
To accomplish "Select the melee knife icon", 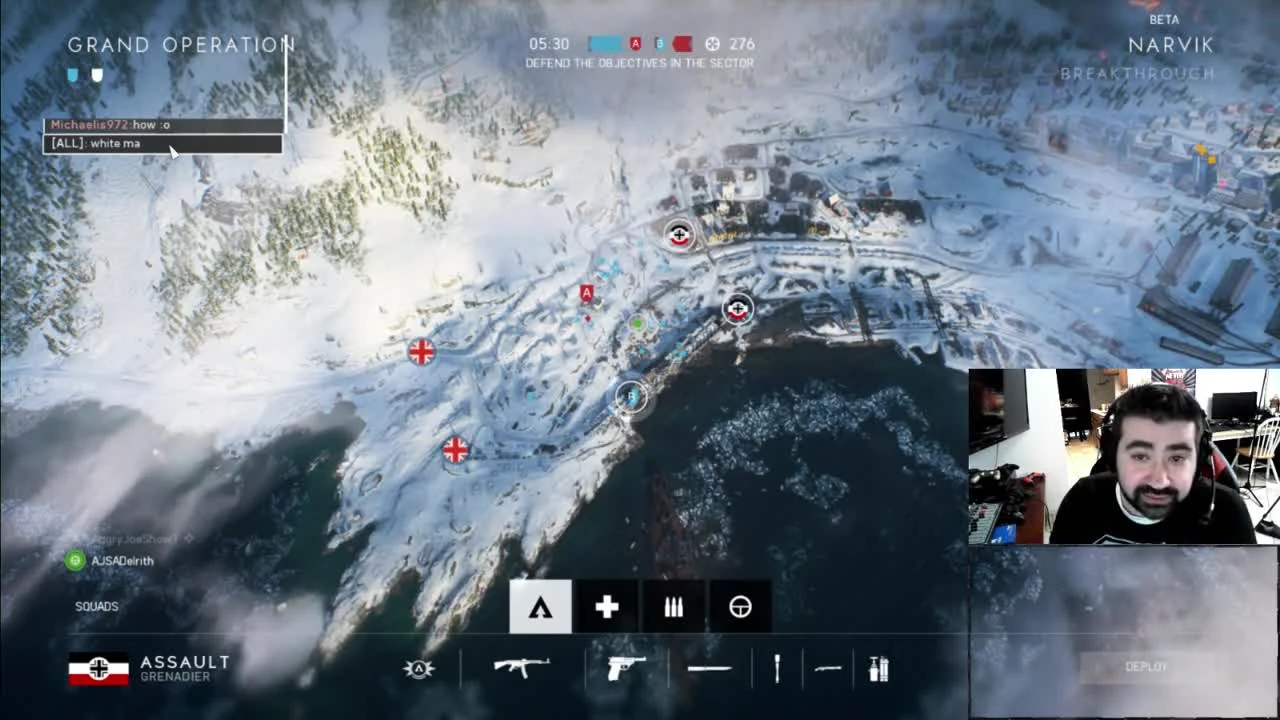I will (708, 668).
